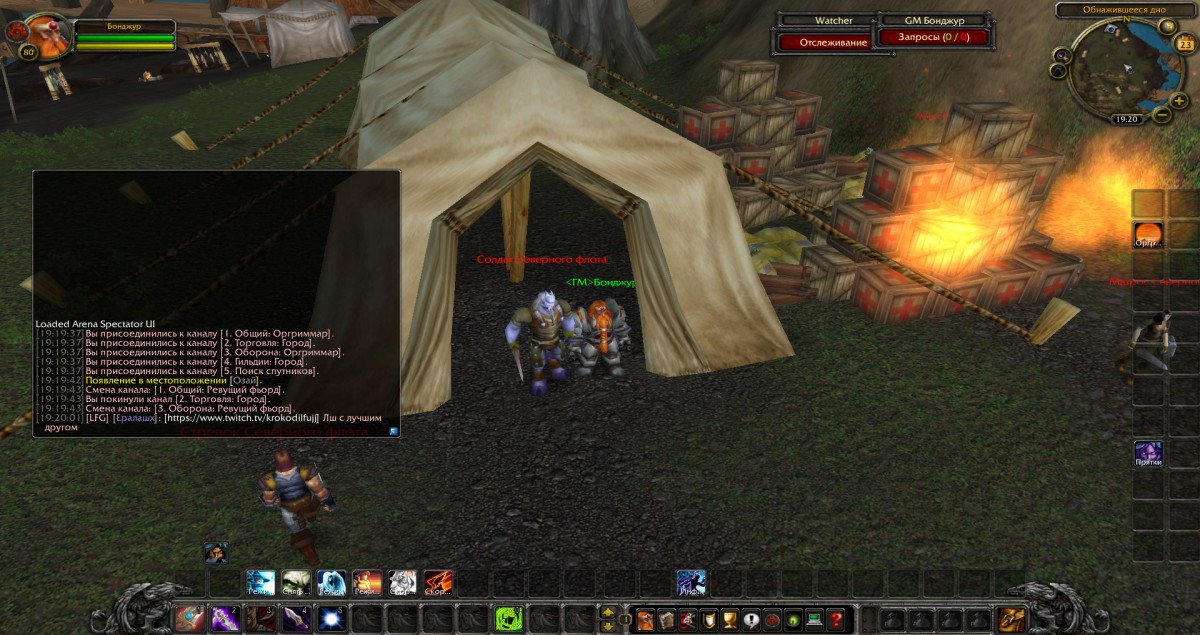Zoom out on the minimap
Screen dimensions: 1200x635
point(1161,114)
